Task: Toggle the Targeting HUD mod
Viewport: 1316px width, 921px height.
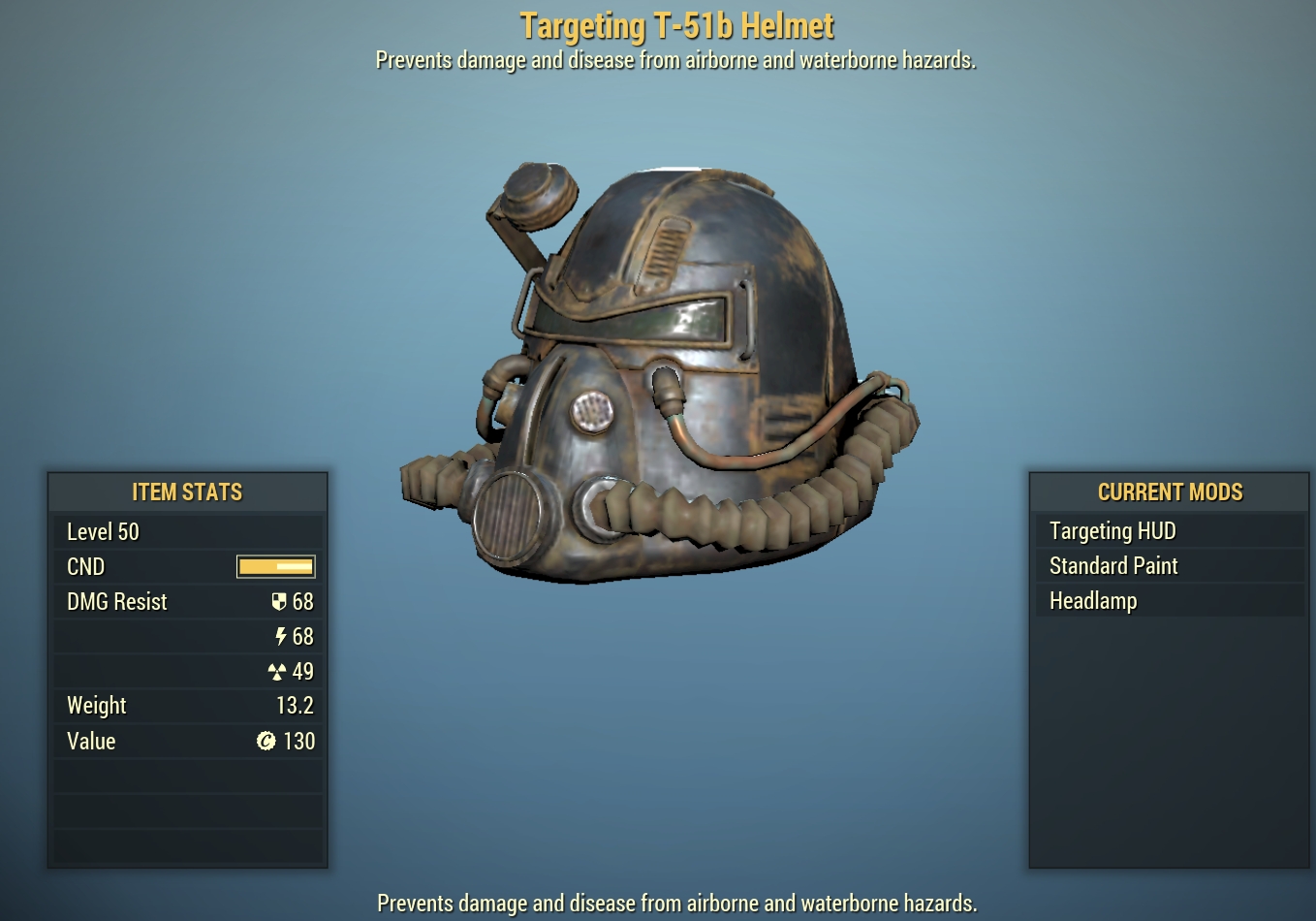Action: pyautogui.click(x=1112, y=530)
